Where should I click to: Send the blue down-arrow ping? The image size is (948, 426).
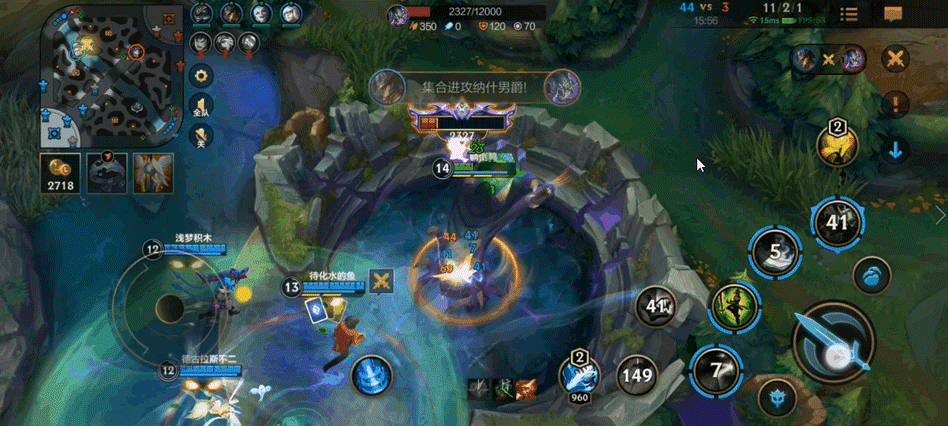click(895, 151)
